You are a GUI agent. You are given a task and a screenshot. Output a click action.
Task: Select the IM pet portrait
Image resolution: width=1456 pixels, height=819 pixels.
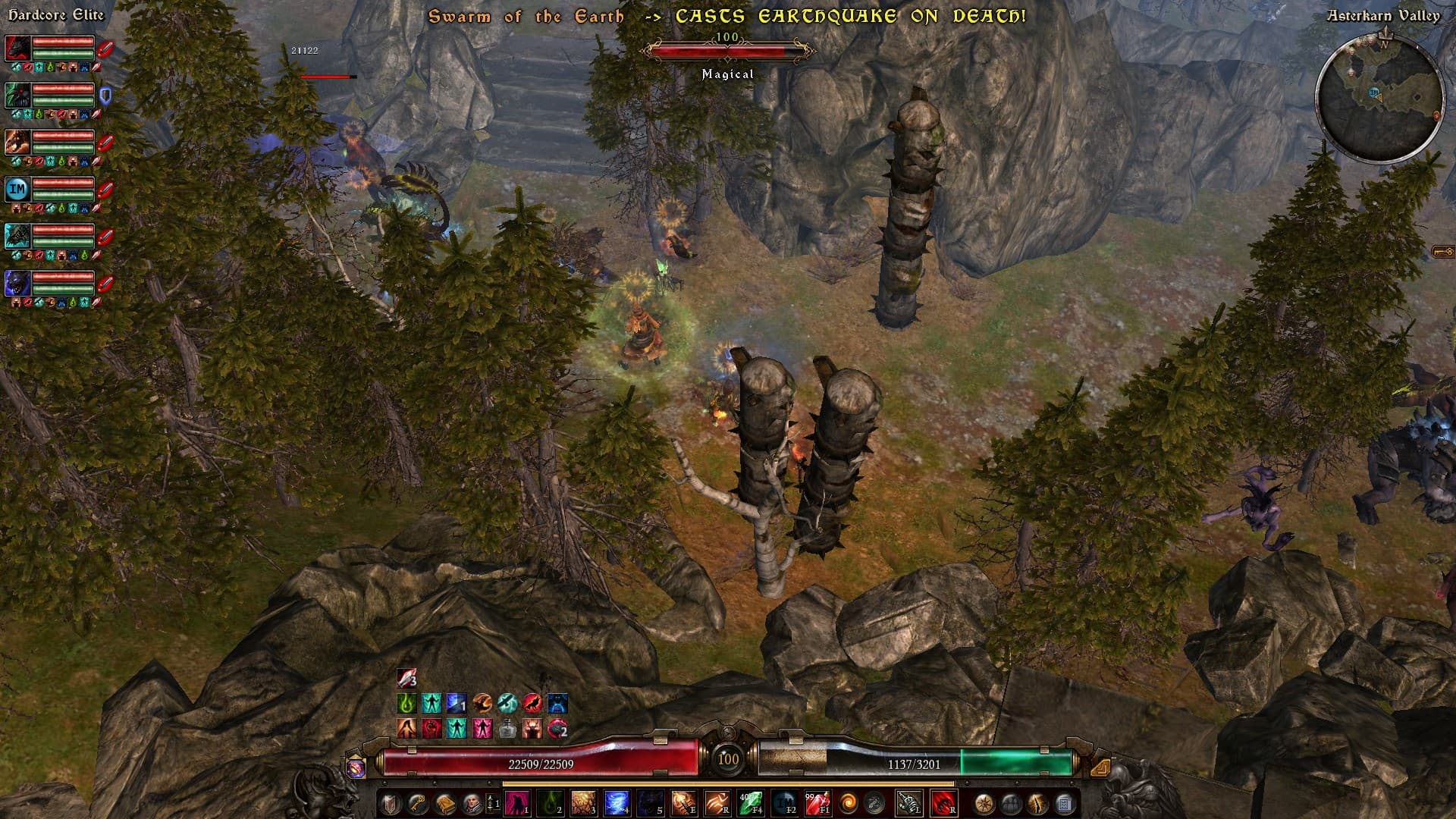tap(17, 188)
